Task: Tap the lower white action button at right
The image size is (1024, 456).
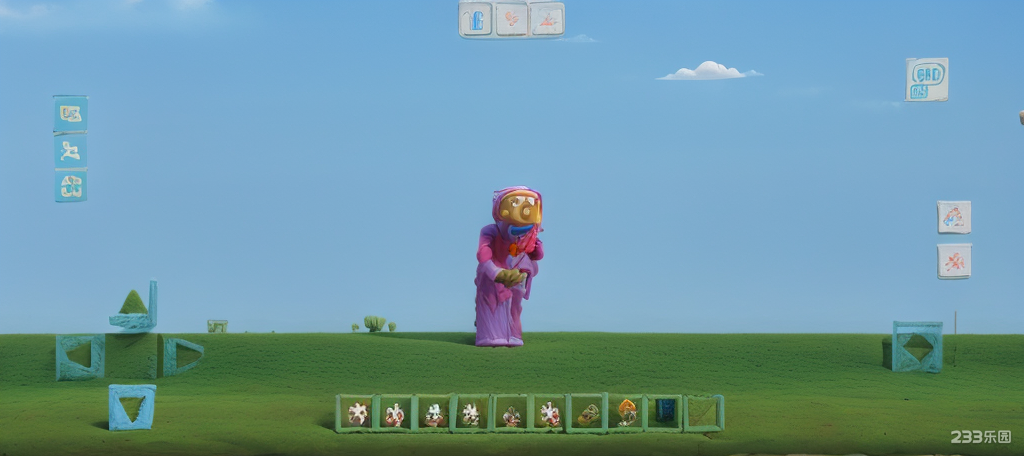Action: 954,261
